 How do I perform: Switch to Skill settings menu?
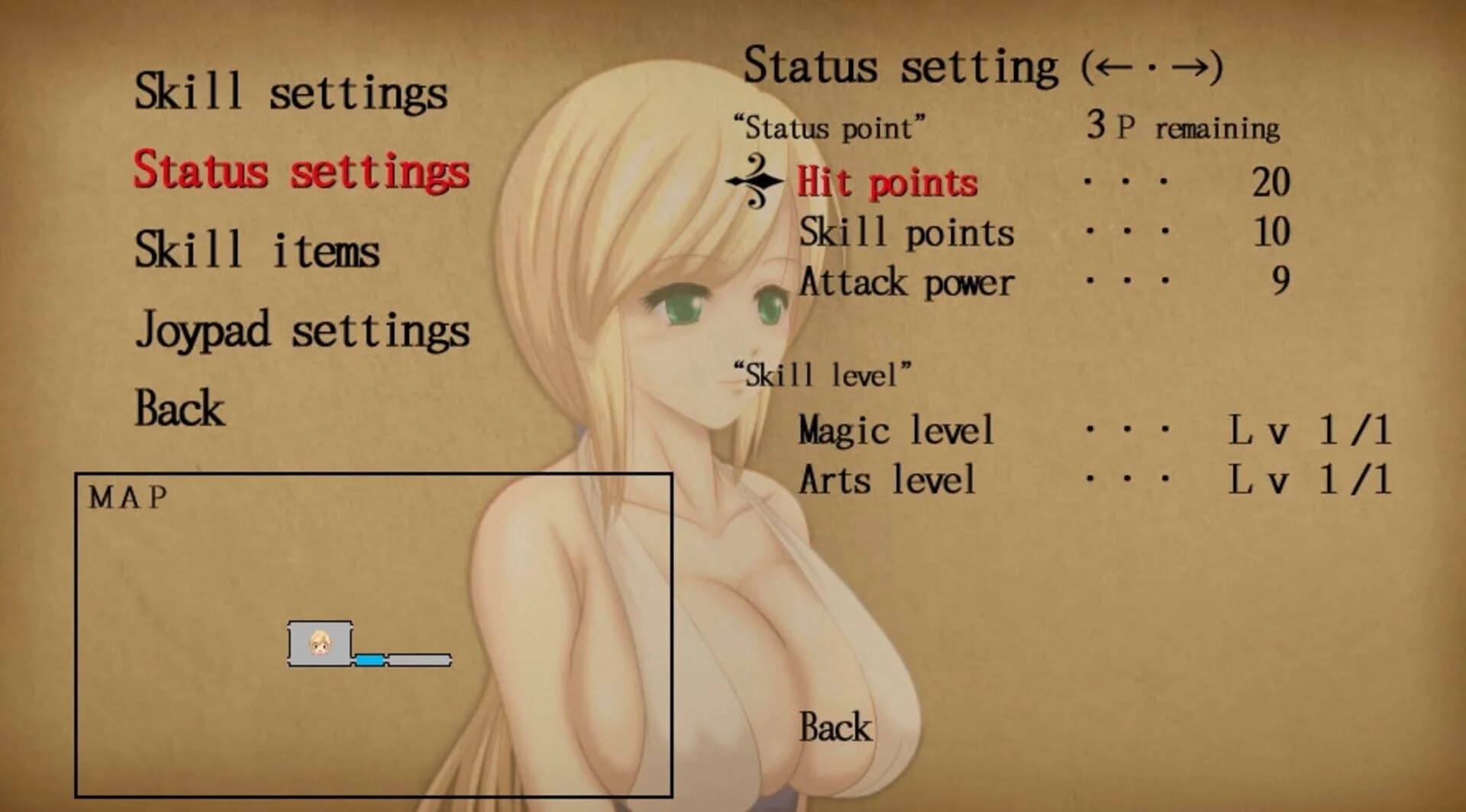(x=292, y=93)
